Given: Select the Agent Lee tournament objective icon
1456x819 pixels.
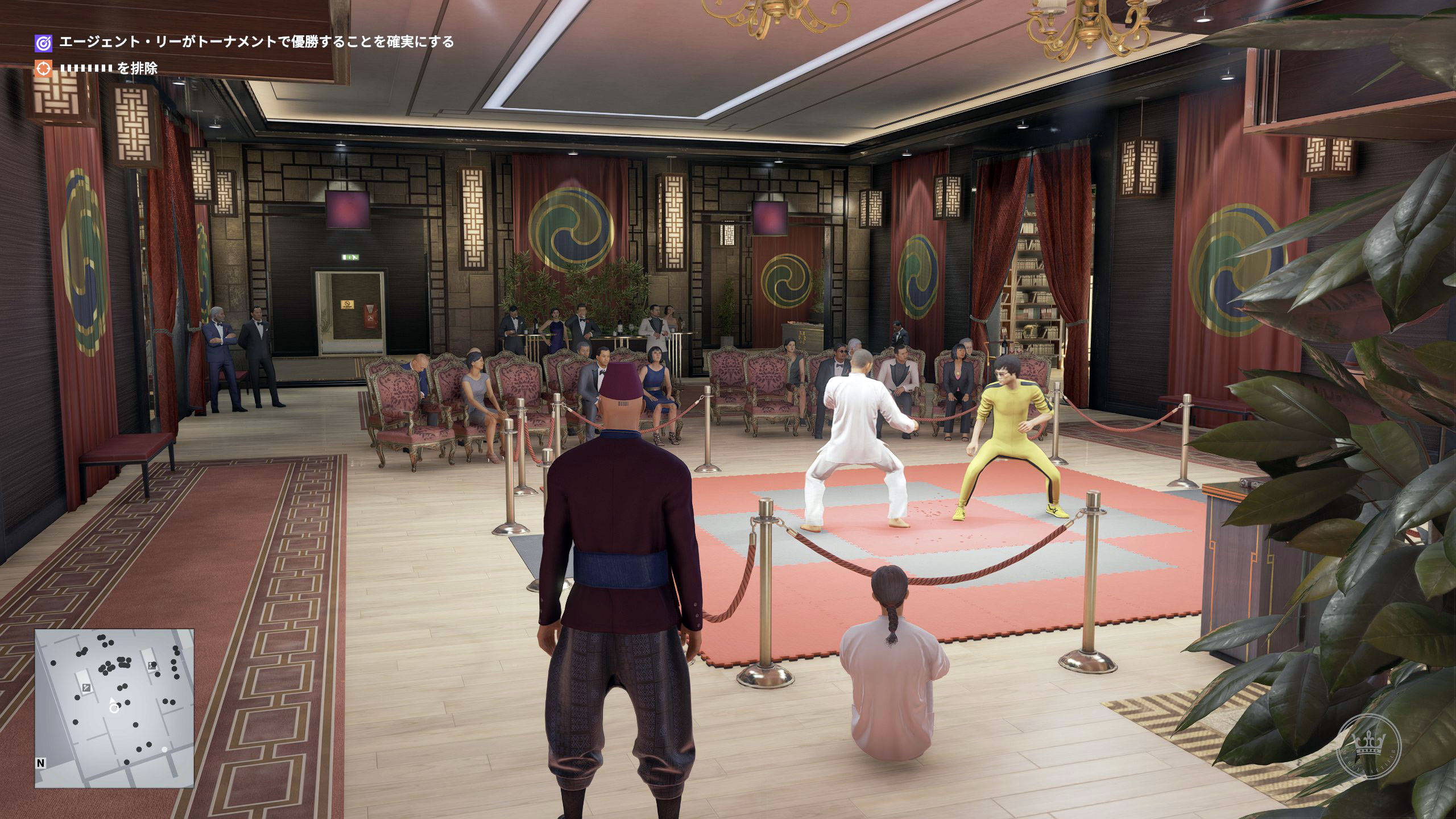Looking at the screenshot, I should (43, 43).
